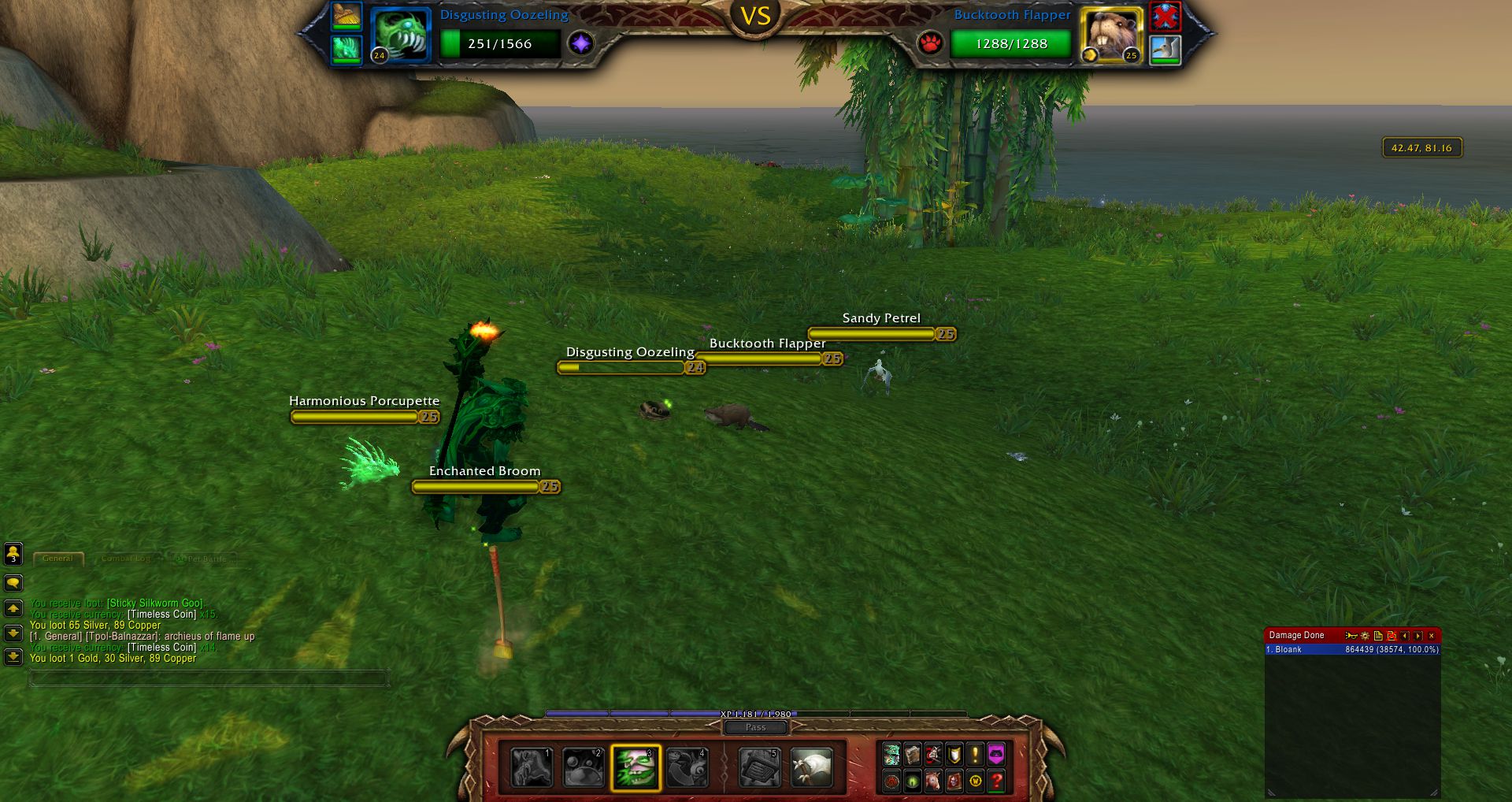
Task: Open the Combat Log chat tab
Action: (126, 559)
